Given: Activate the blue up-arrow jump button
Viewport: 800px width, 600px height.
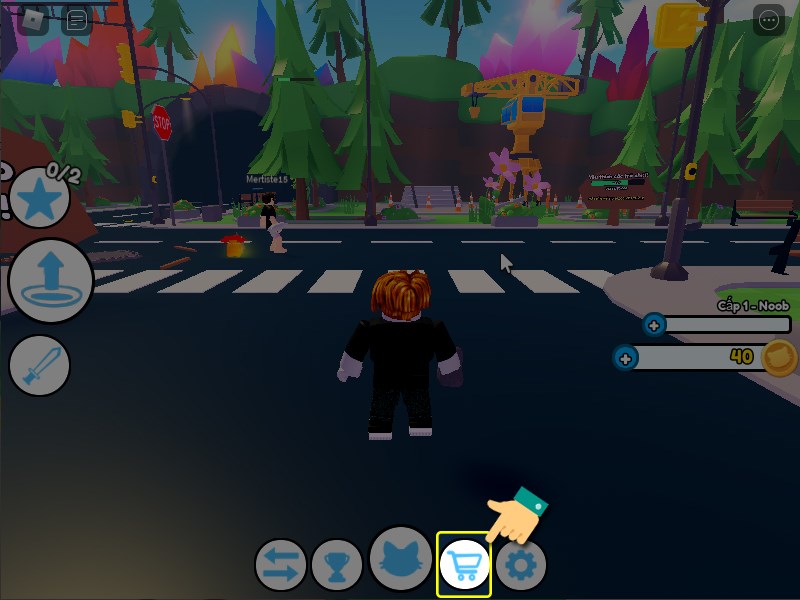Looking at the screenshot, I should click(x=50, y=281).
